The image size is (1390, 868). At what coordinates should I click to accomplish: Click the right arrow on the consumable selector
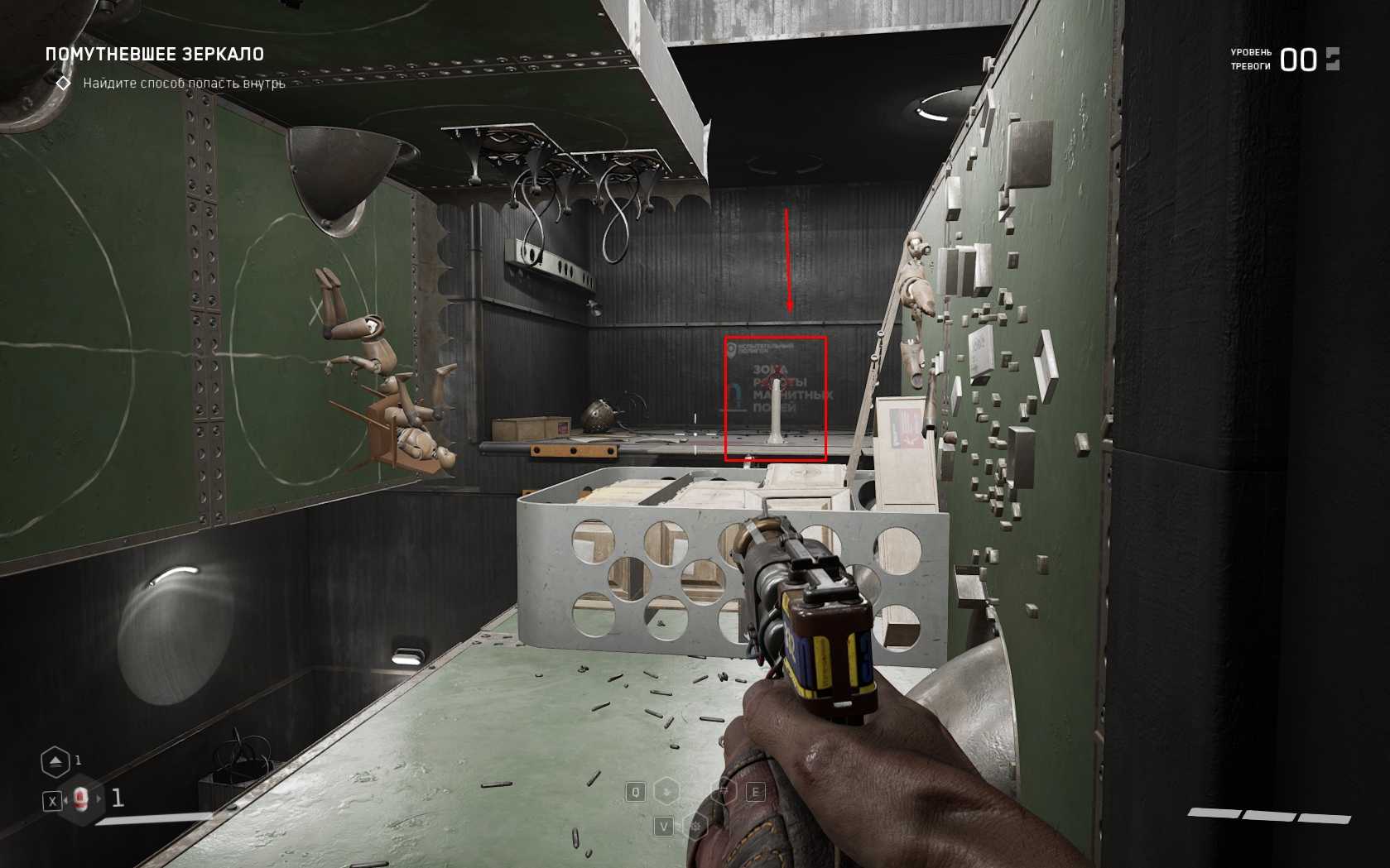click(99, 799)
